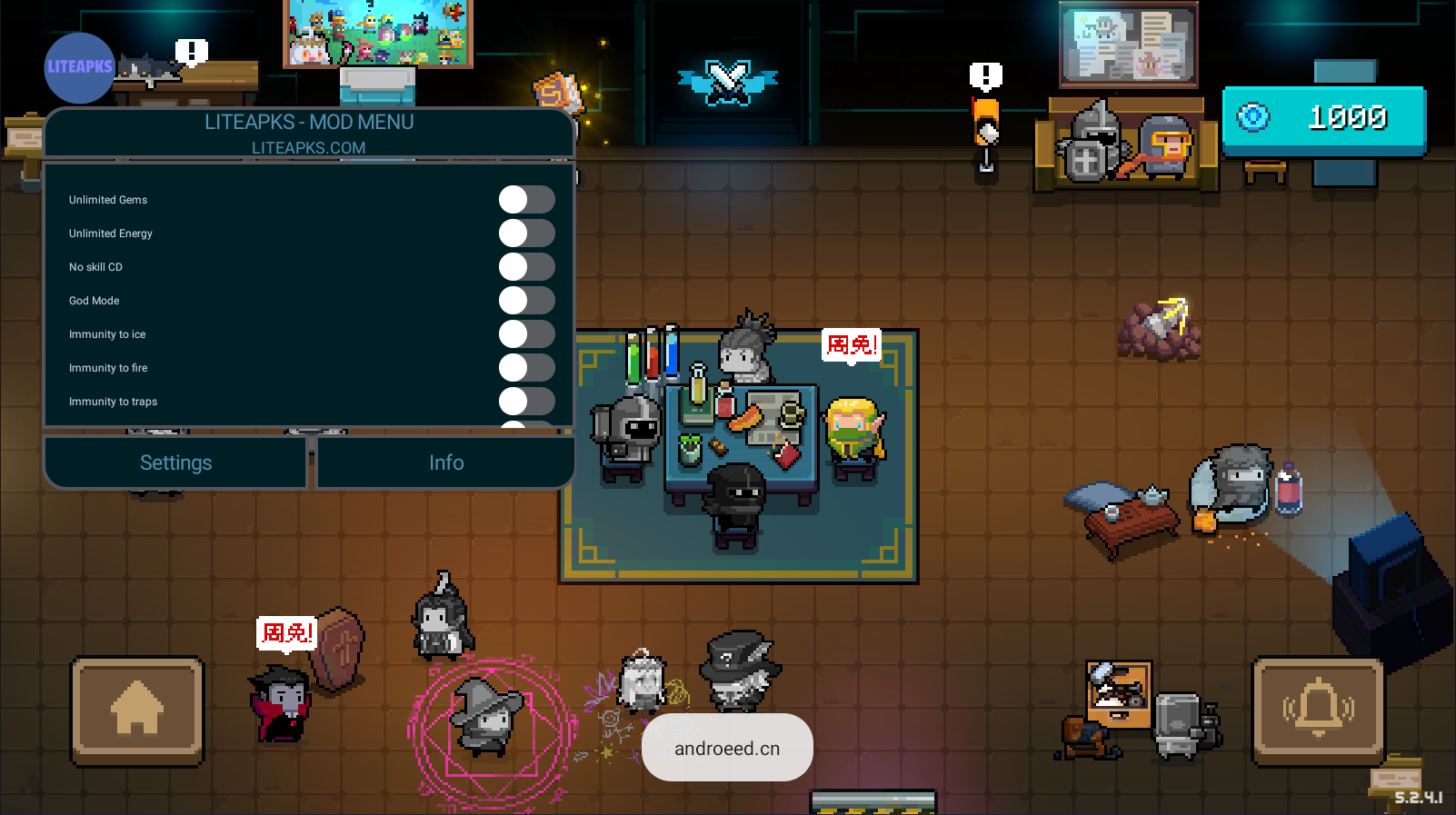
Task: Switch on Immunity to ice
Action: click(526, 334)
